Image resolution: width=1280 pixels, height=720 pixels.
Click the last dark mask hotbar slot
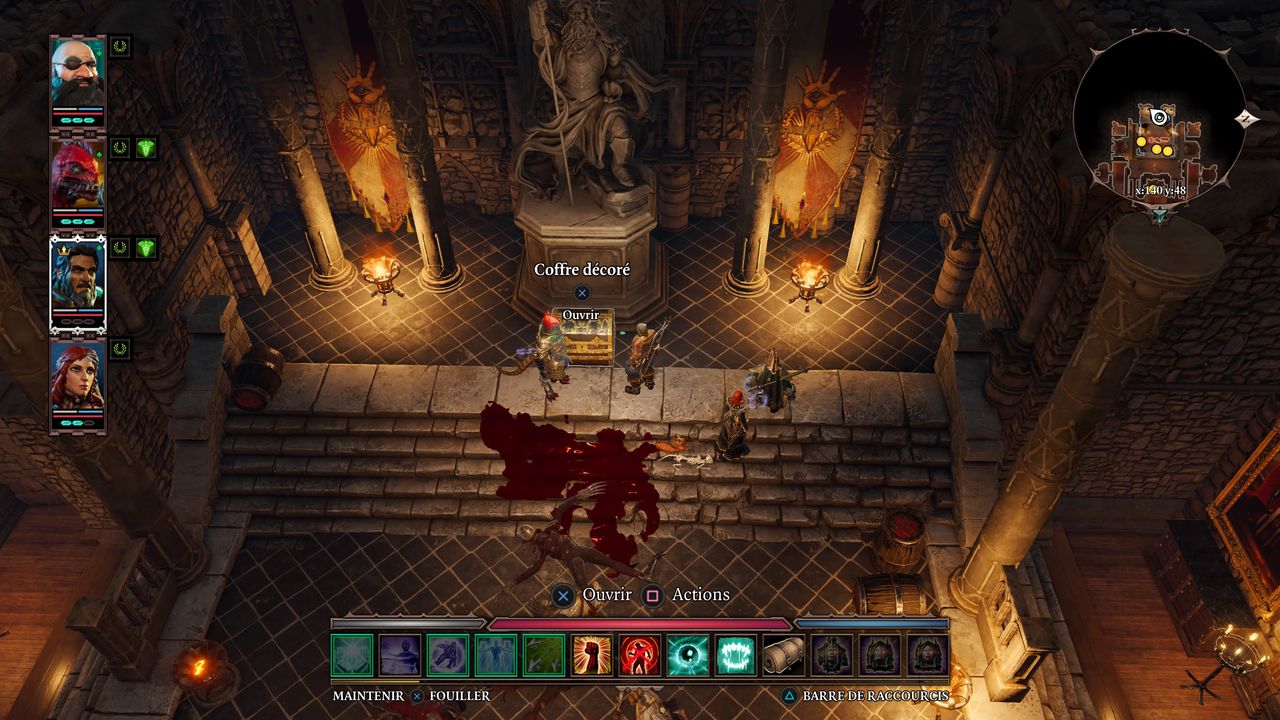[927, 655]
